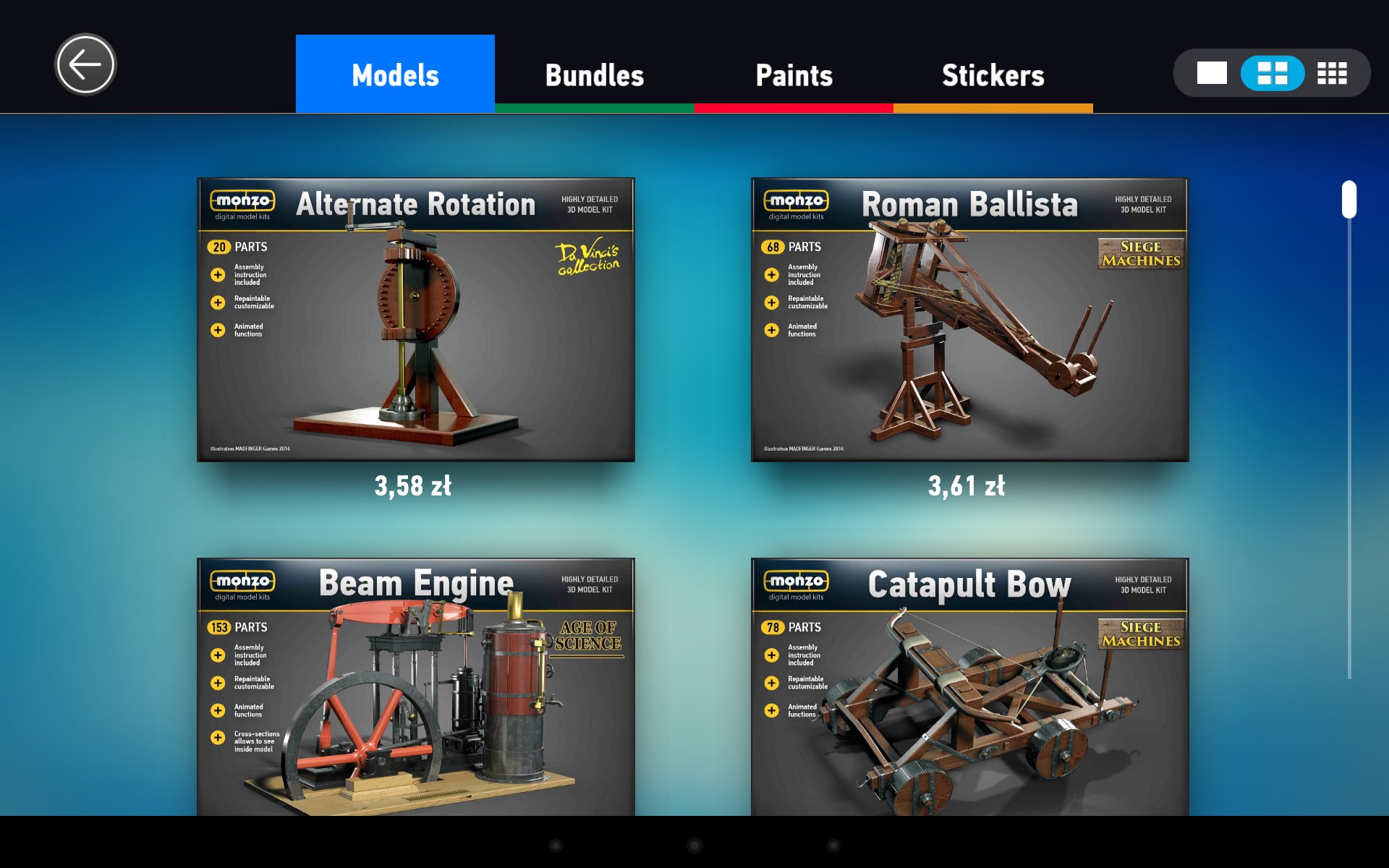Viewport: 1389px width, 868px height.
Task: Click the vertical scrollbar handle
Action: [1348, 199]
